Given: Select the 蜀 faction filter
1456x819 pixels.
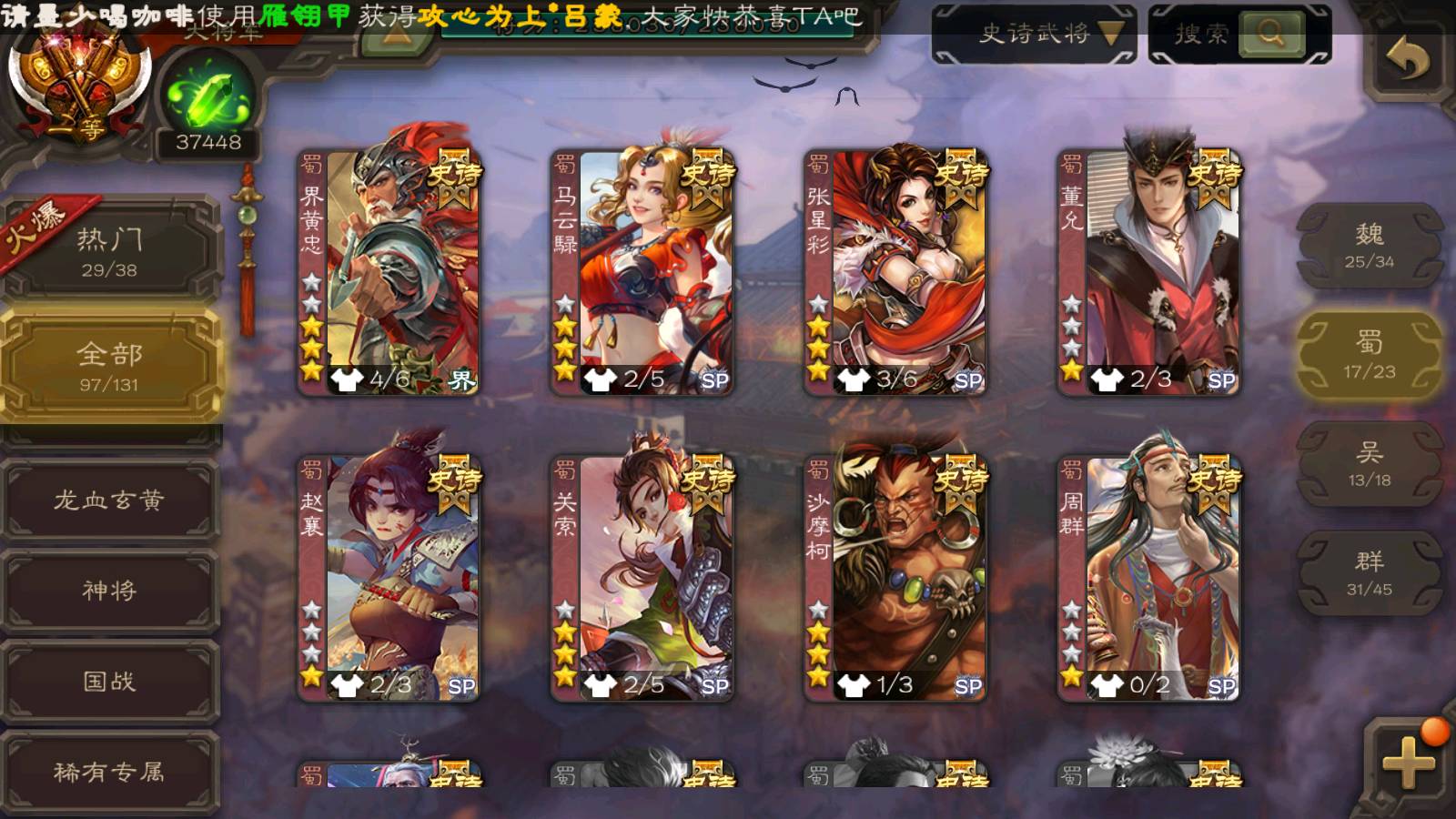Looking at the screenshot, I should [x=1370, y=354].
